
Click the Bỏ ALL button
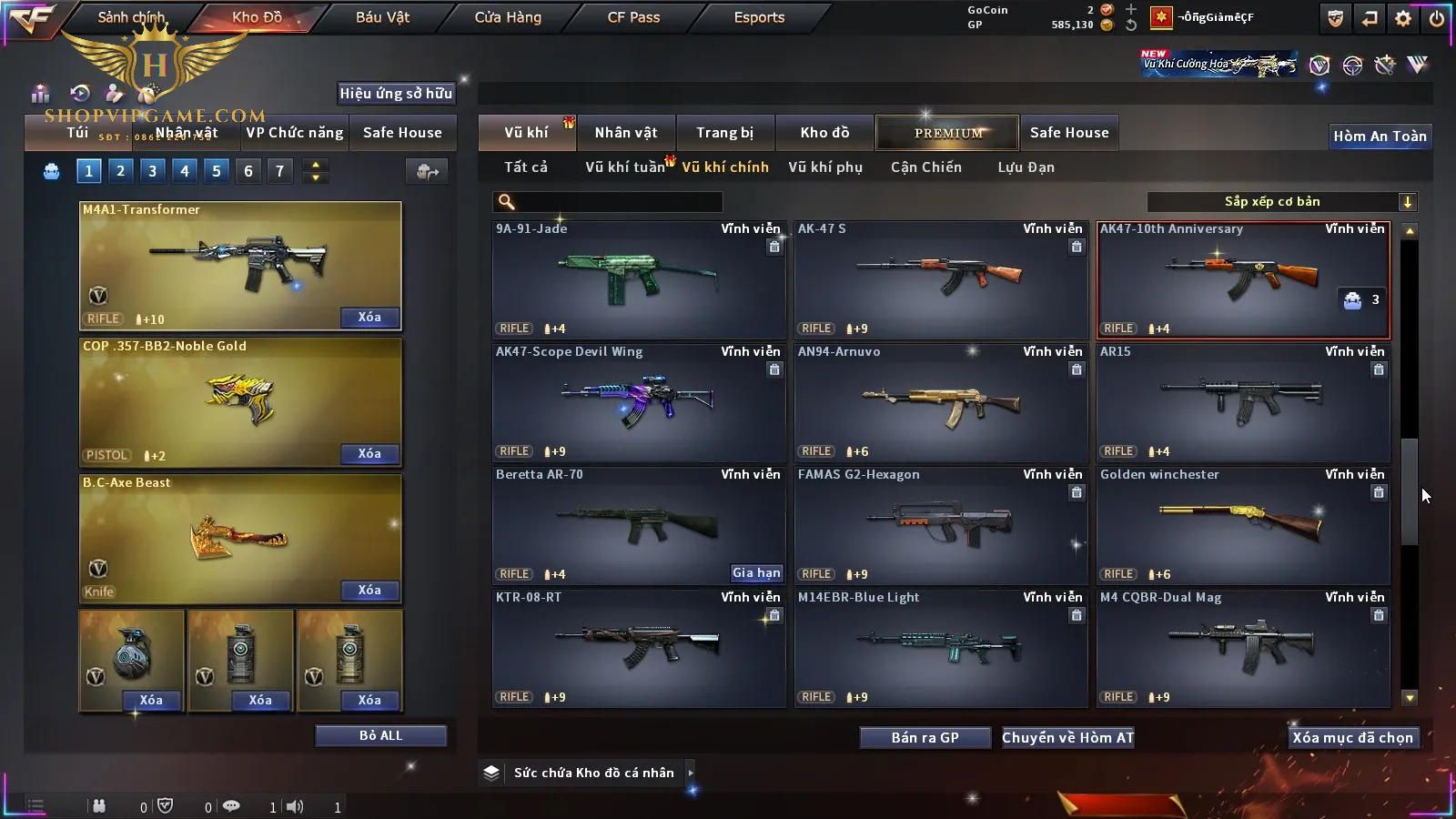tap(380, 736)
